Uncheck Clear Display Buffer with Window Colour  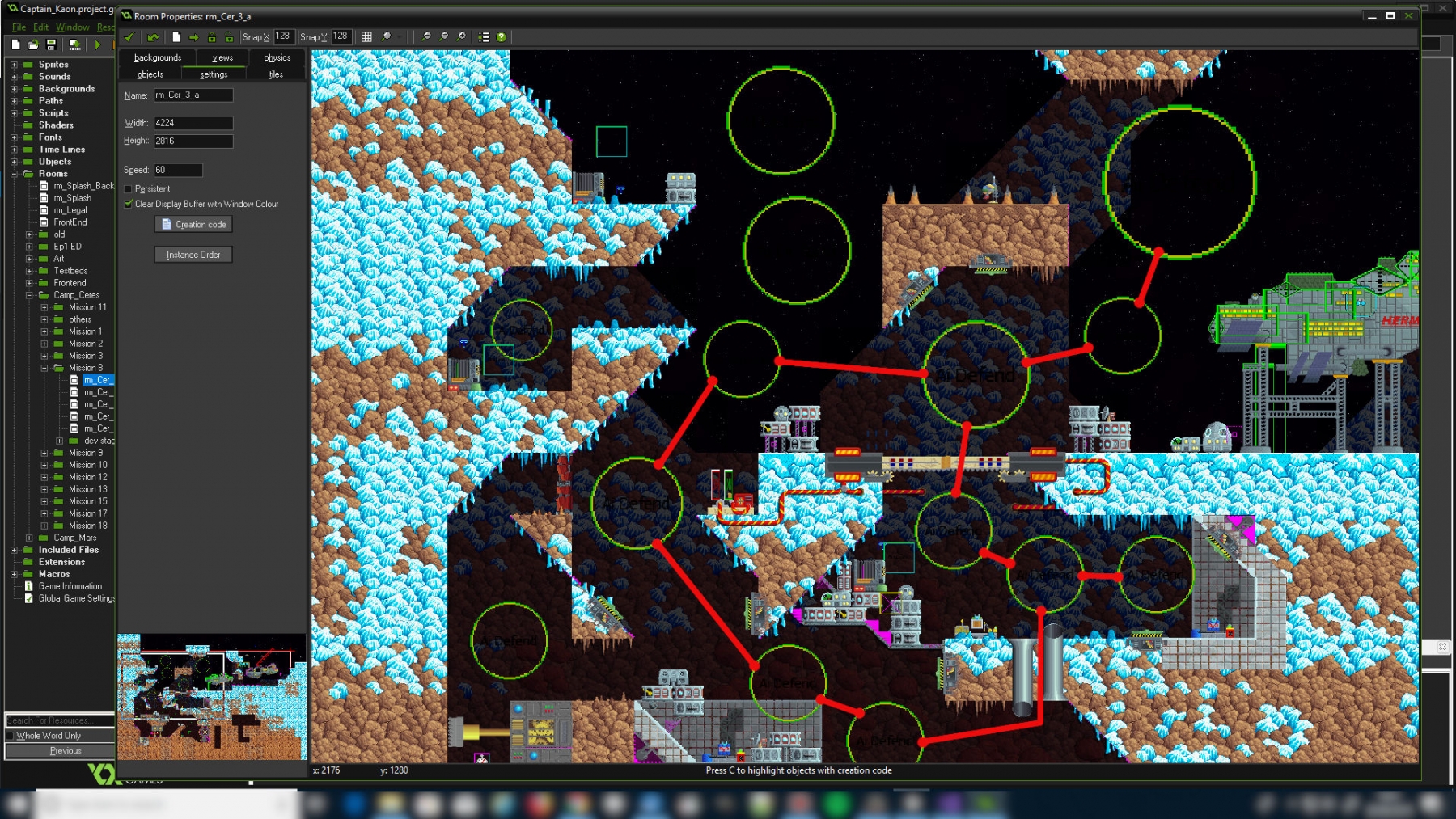[129, 204]
